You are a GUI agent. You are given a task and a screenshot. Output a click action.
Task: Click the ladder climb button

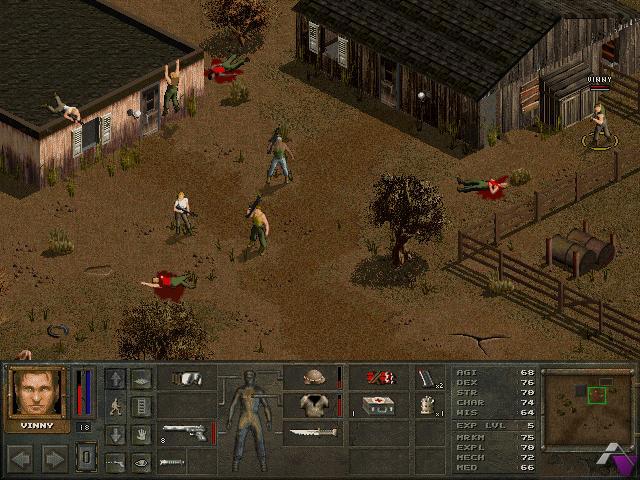click(141, 406)
